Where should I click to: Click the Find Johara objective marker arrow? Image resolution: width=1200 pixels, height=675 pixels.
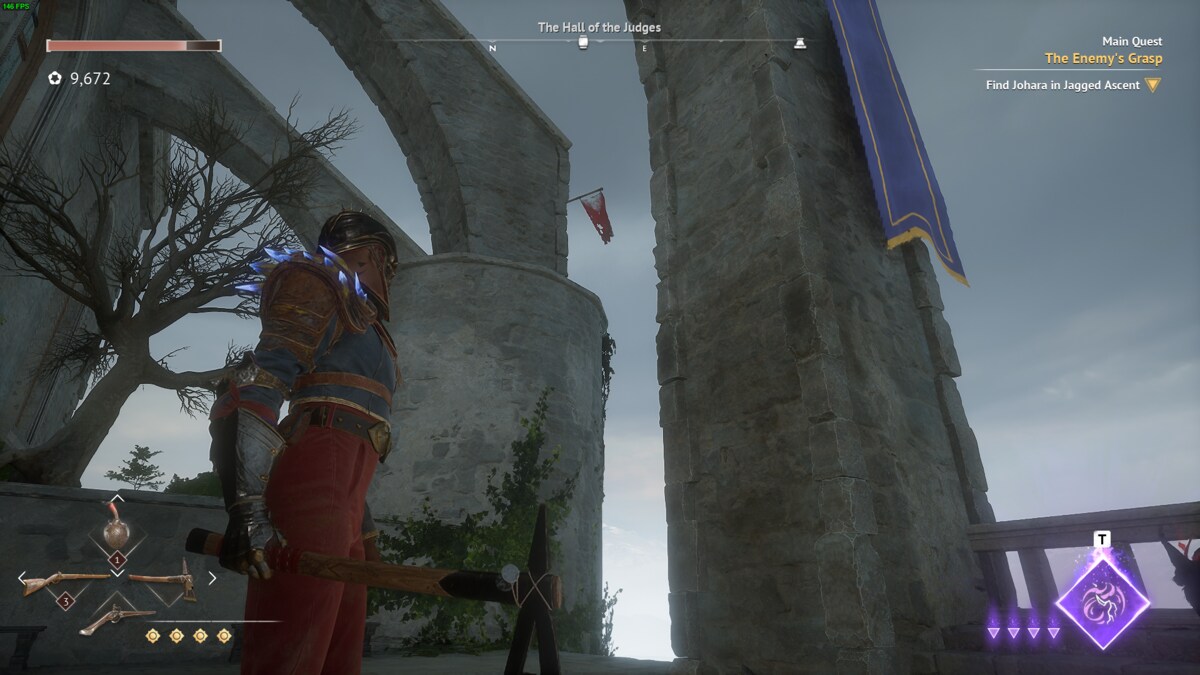[1152, 85]
